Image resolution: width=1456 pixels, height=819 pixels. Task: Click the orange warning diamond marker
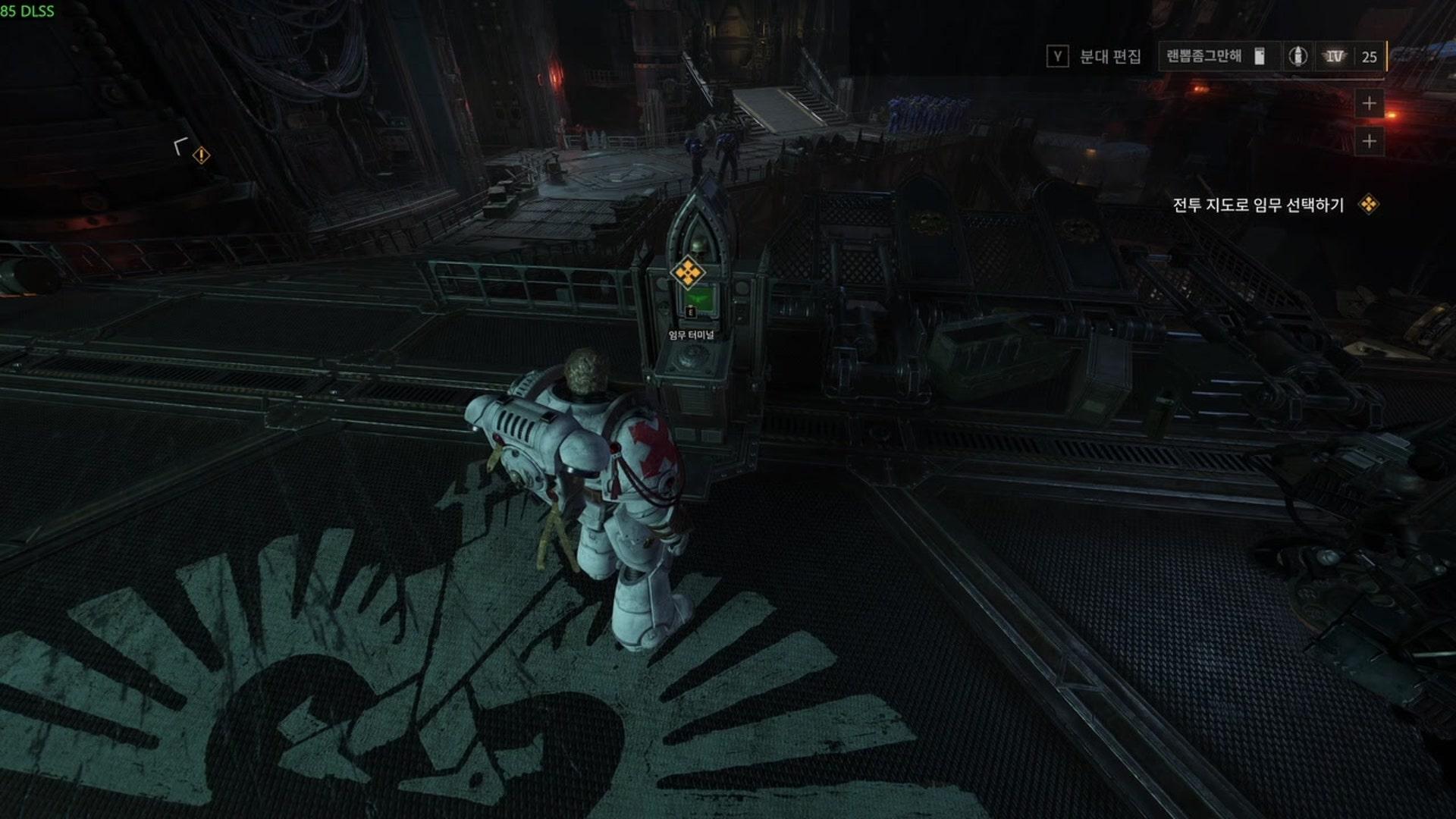pos(201,155)
